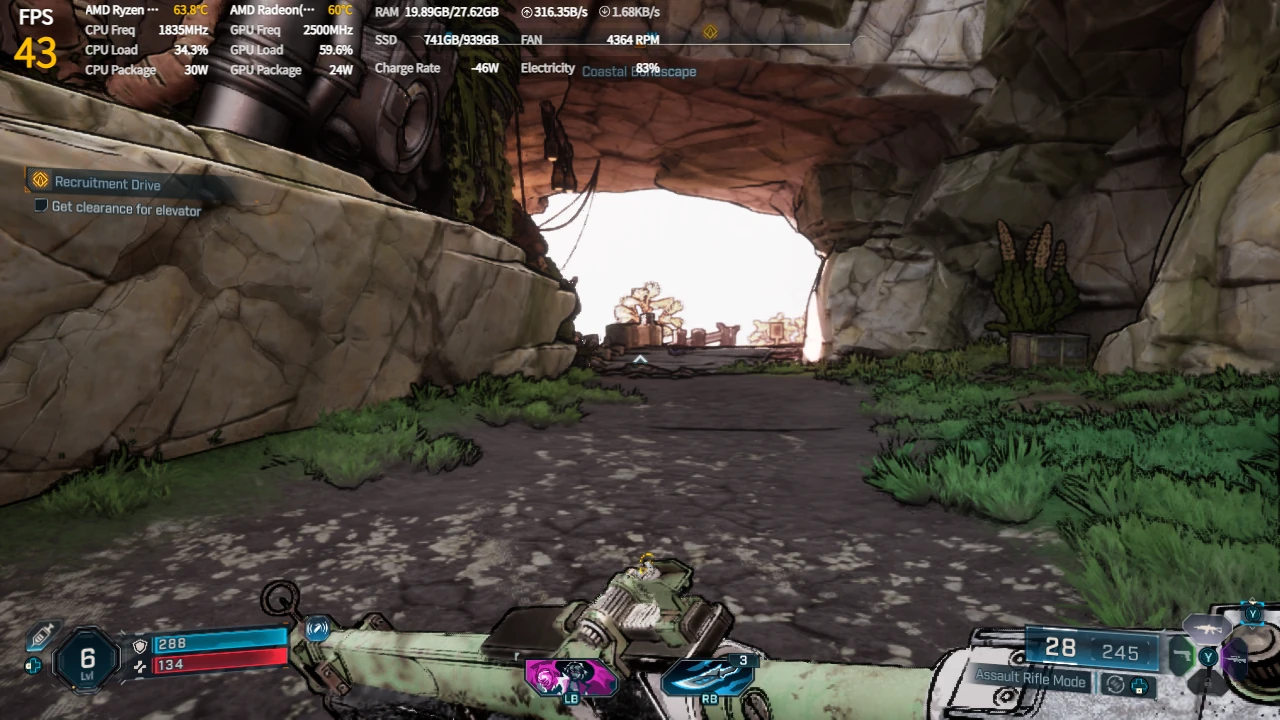Select the equipped assault rifle slot icon
1280x720 pixels.
pyautogui.click(x=1208, y=630)
